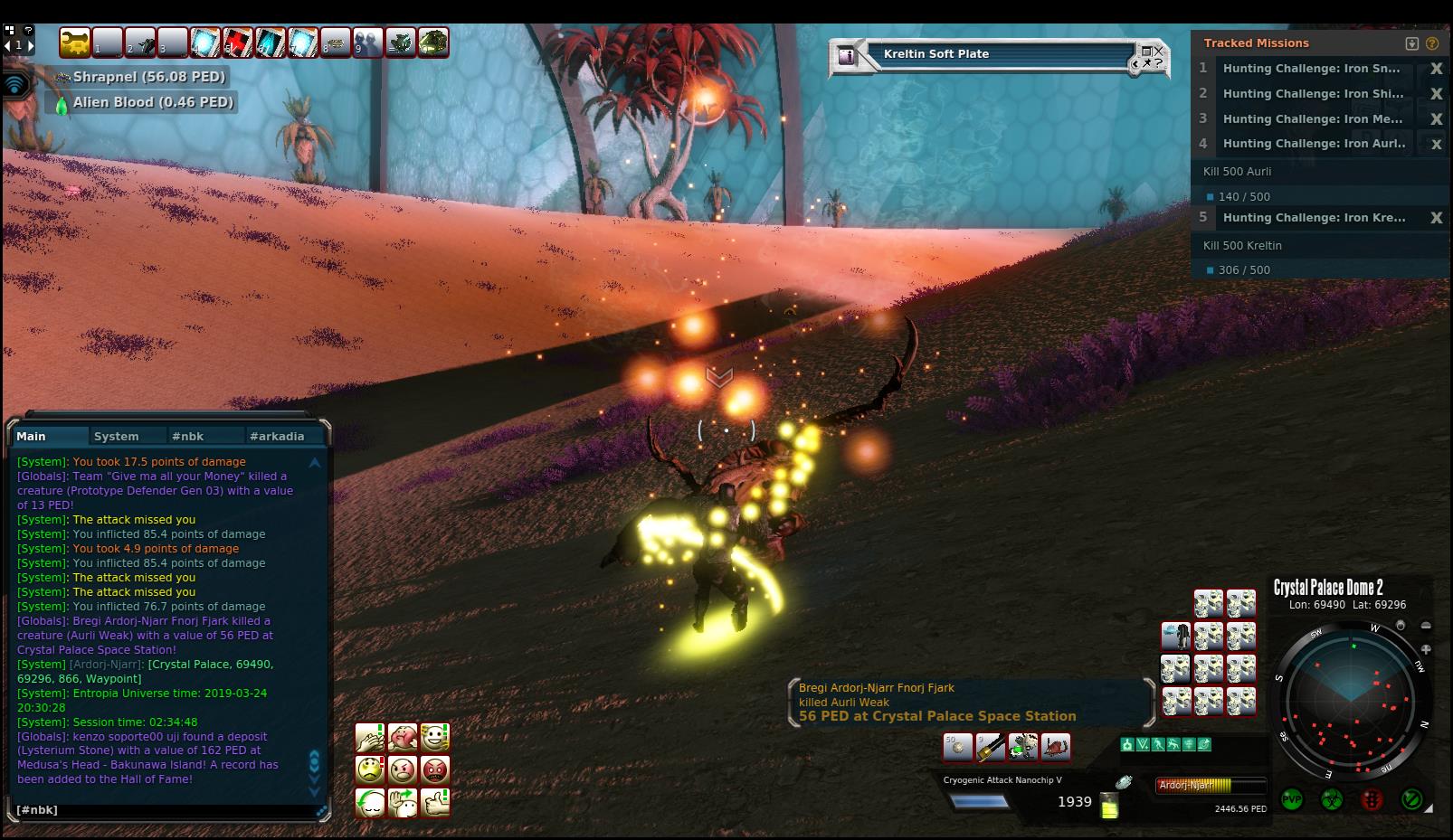Select the #nbk chat tab

tap(188, 436)
